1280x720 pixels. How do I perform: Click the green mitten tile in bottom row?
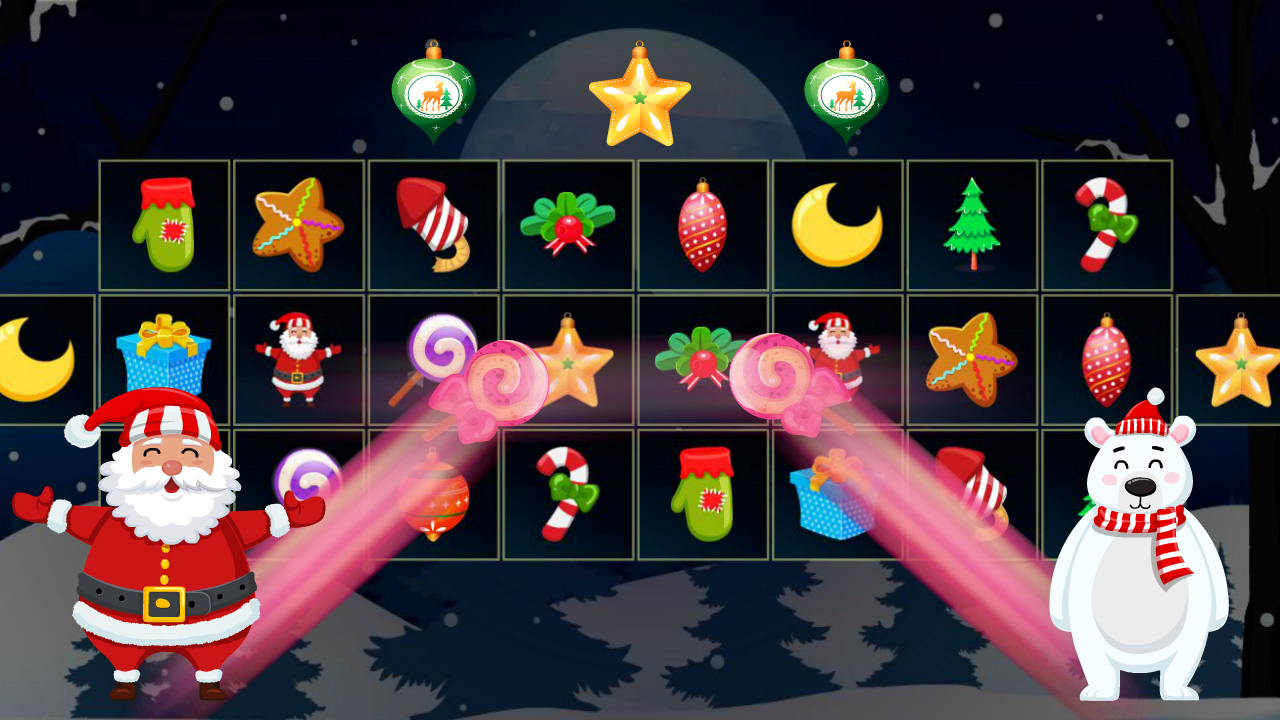[703, 495]
